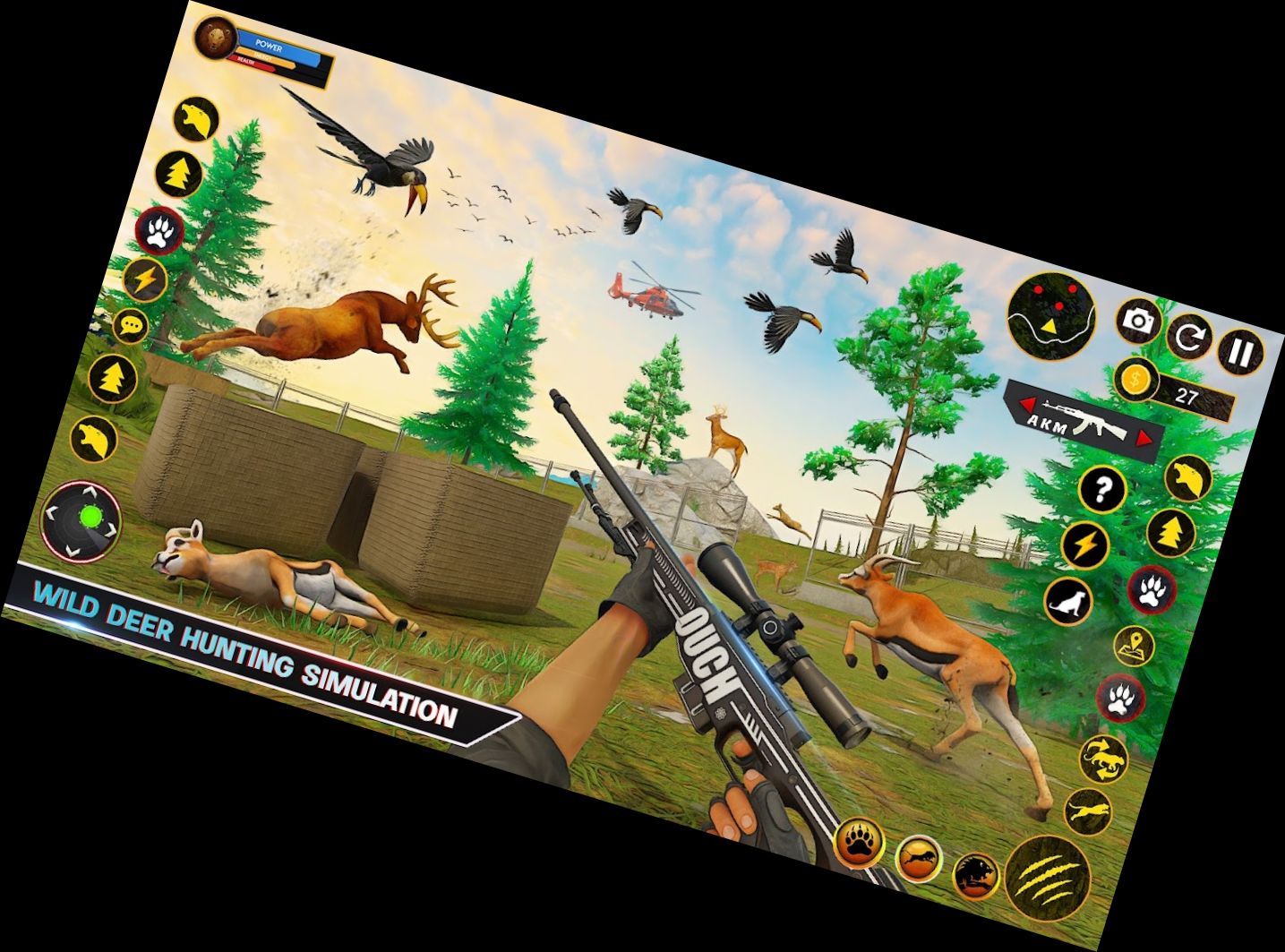Open the chat speech bubble icon
Viewport: 1285px width, 952px height.
(132, 326)
